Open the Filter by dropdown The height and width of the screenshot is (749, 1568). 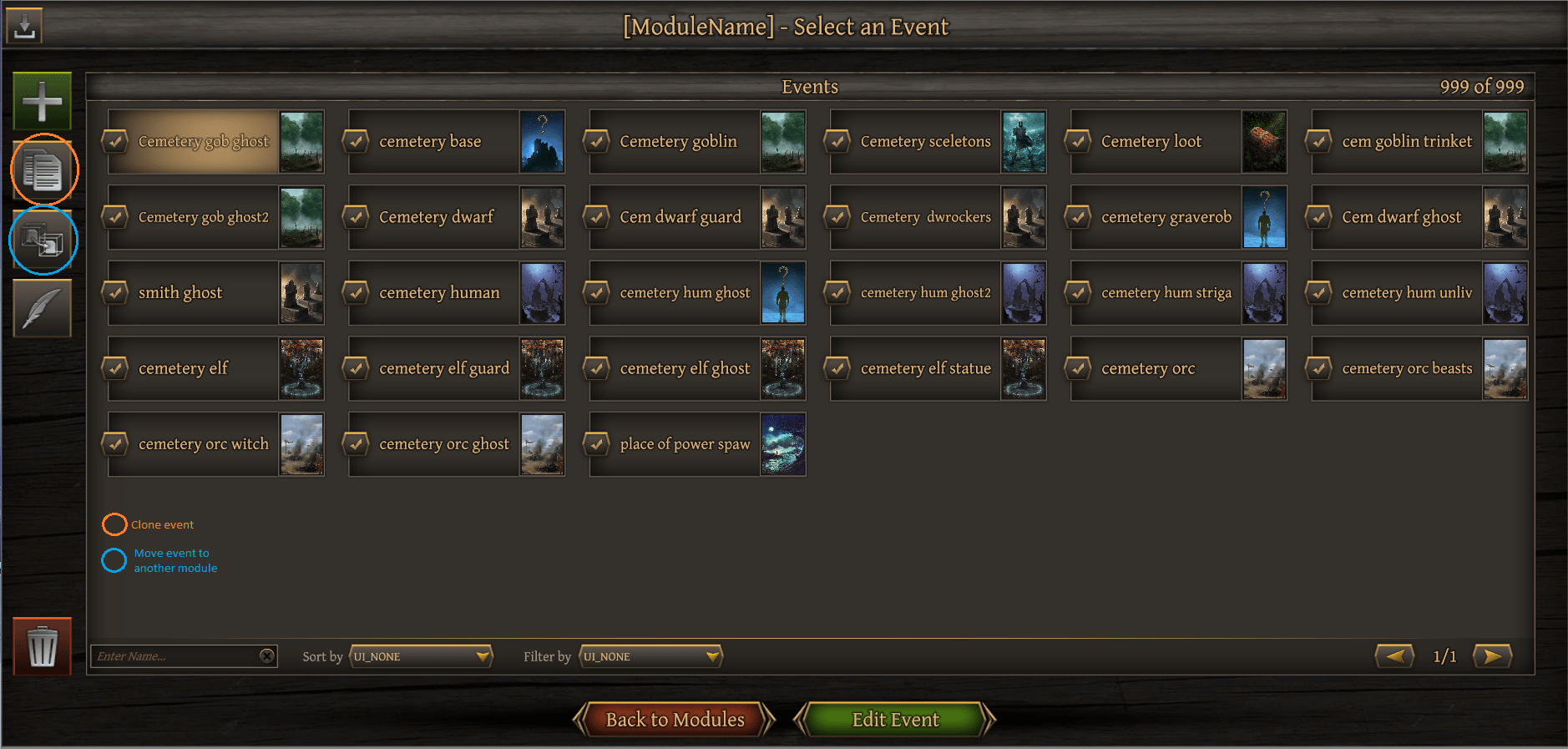tap(650, 656)
